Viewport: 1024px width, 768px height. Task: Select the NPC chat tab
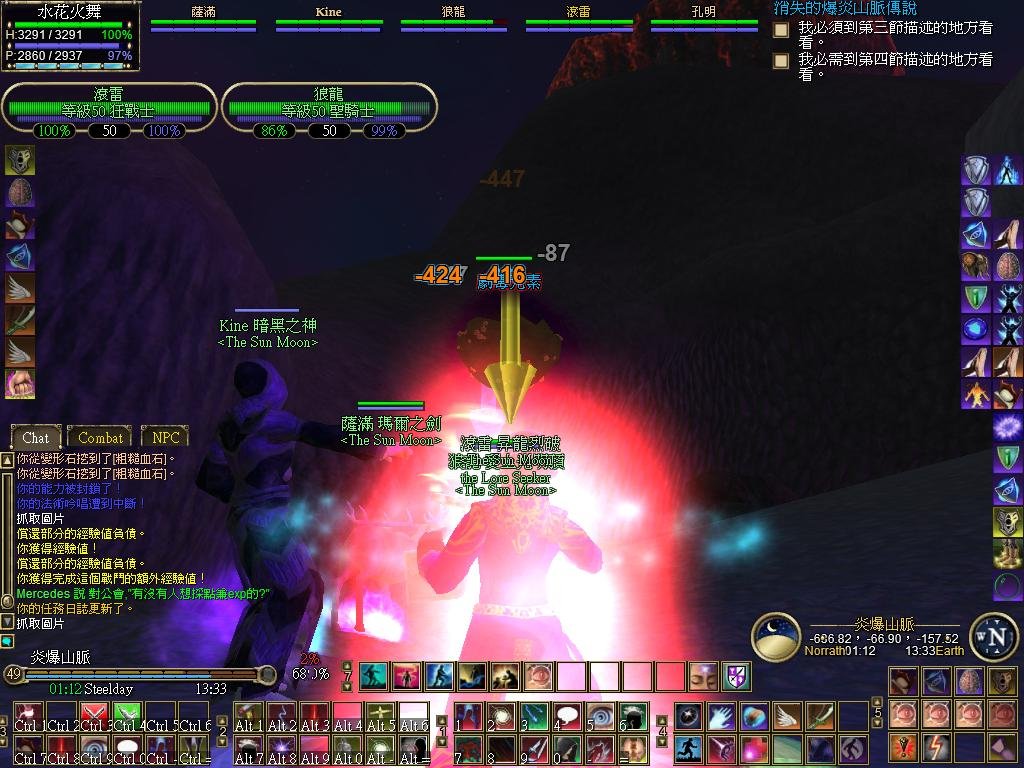click(x=165, y=437)
